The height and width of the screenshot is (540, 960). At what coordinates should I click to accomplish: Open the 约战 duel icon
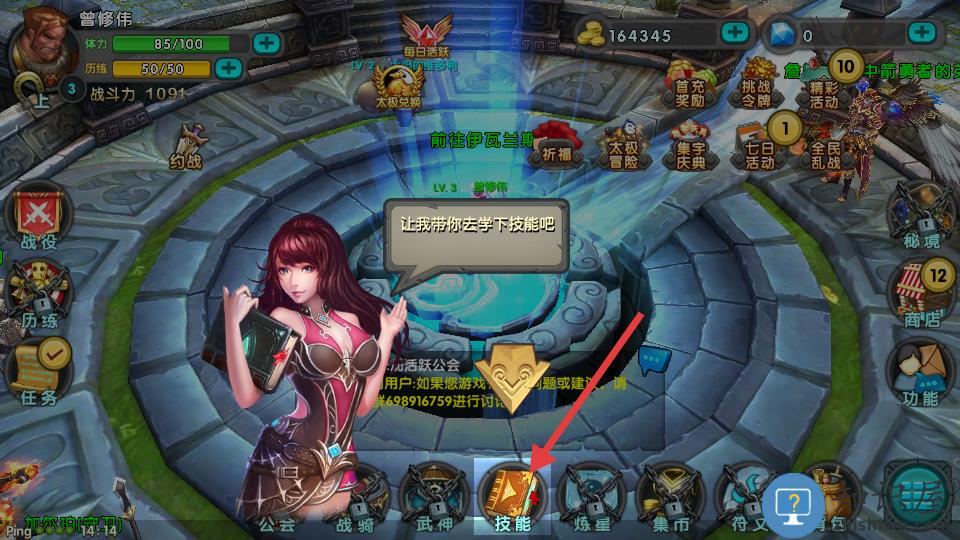186,148
